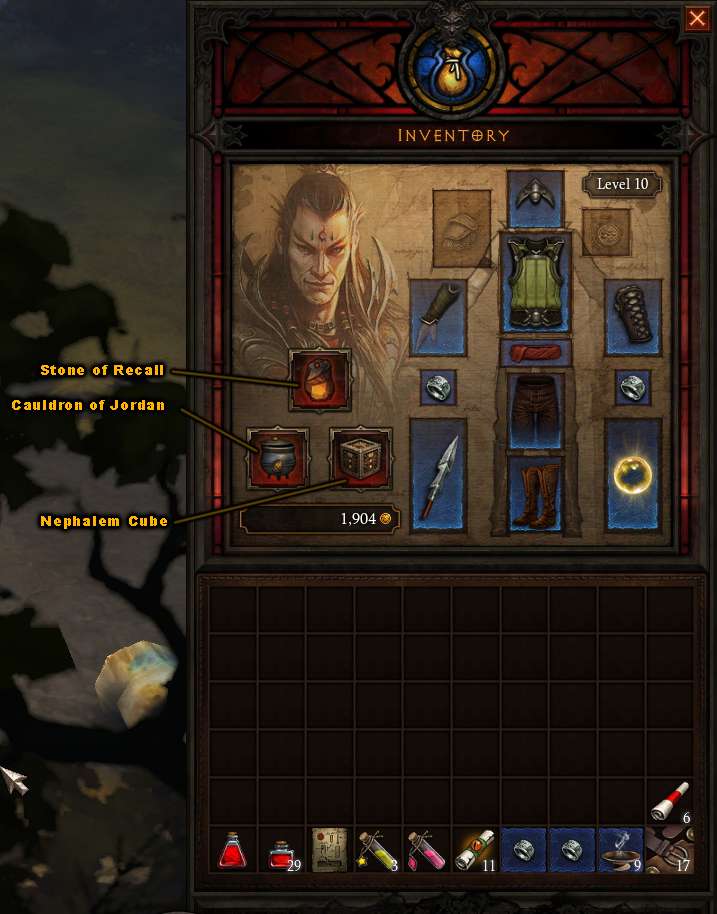Screen dimensions: 717x914
Task: Pick the red belt slot
Action: (535, 353)
